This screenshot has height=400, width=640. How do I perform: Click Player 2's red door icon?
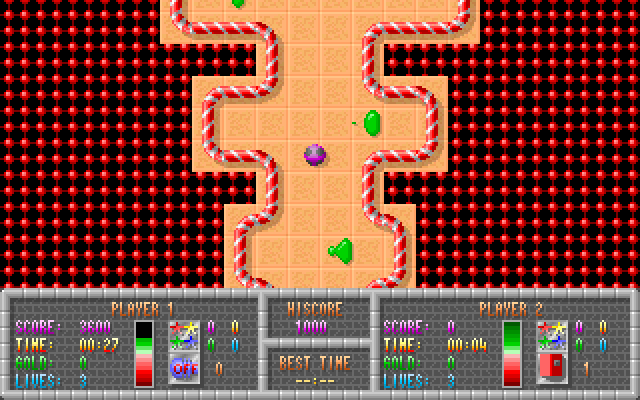coord(552,367)
